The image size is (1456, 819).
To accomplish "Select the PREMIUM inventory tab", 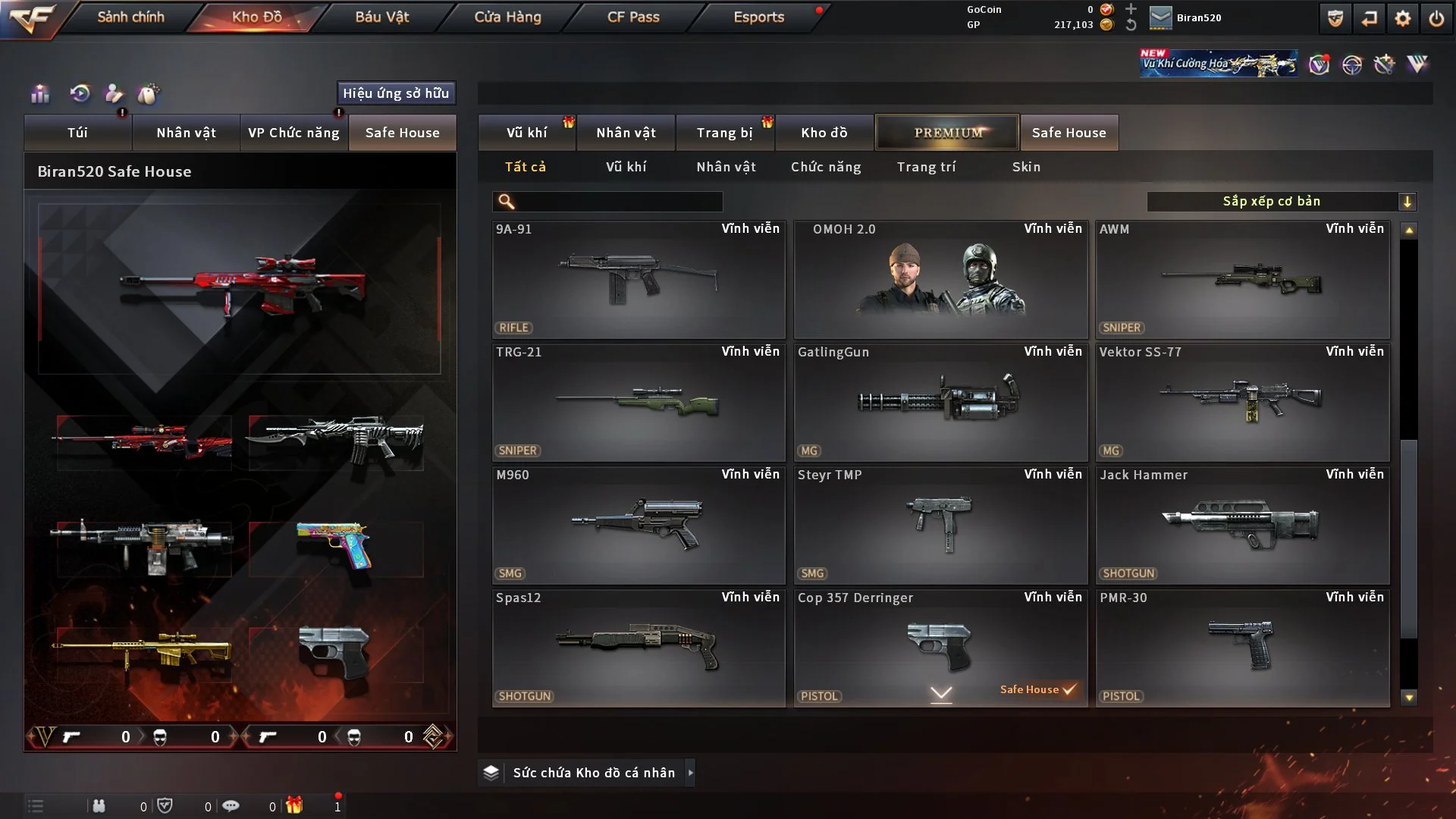I will click(947, 133).
